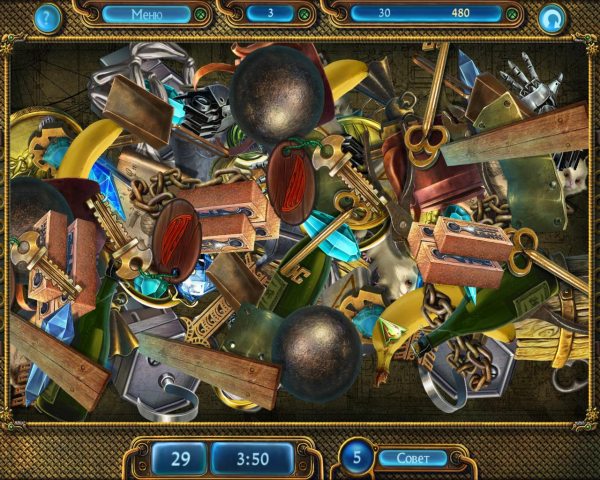The height and width of the screenshot is (480, 600).
Task: Click the circular arrow restart button
Action: (551, 17)
